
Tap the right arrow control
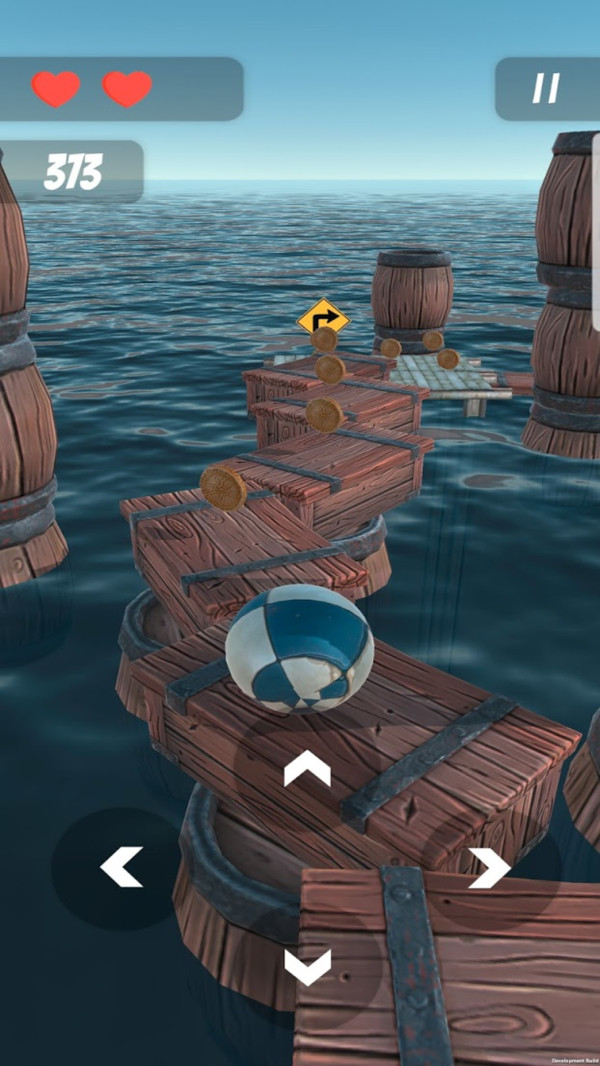coord(490,867)
